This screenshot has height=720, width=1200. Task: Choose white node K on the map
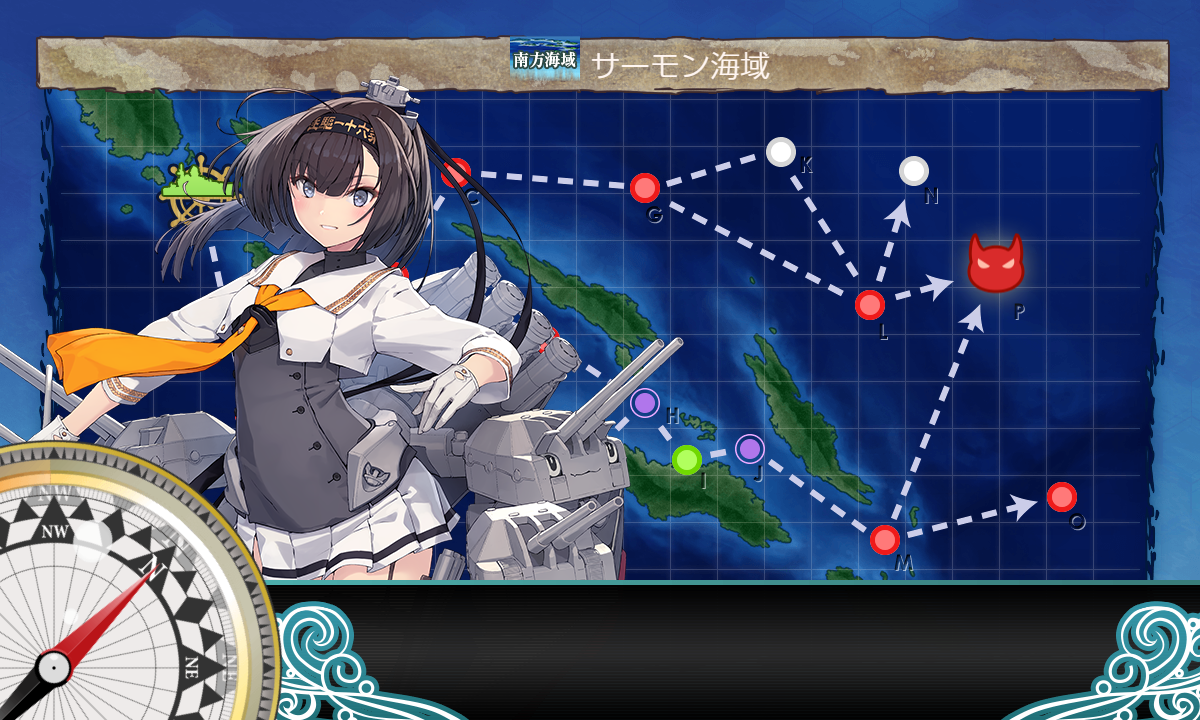coord(781,152)
